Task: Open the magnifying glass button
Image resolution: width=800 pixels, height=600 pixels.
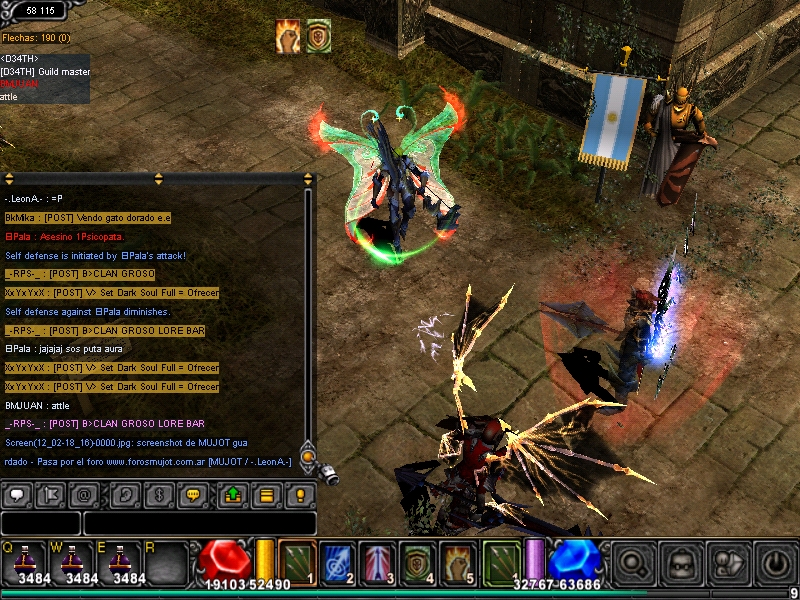Action: 633,563
